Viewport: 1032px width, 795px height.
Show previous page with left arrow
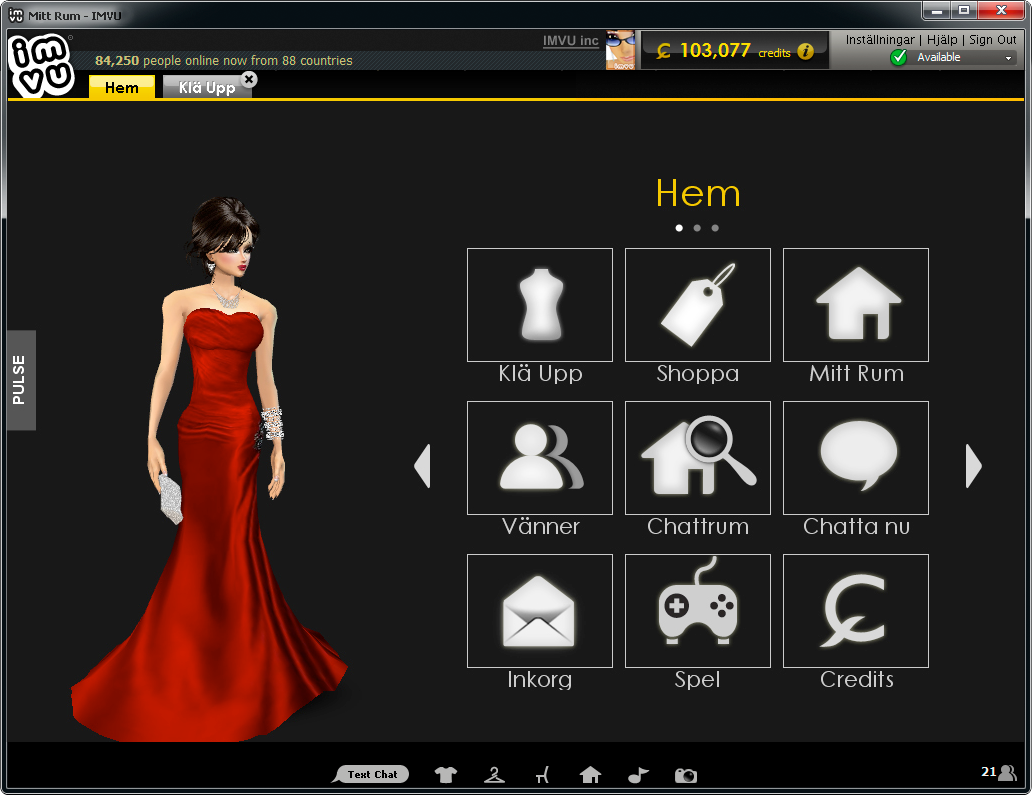click(x=422, y=466)
